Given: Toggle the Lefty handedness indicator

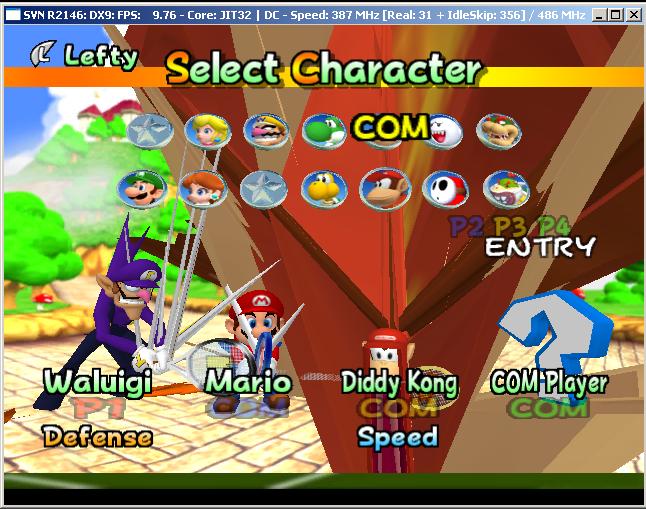Looking at the screenshot, I should pos(85,55).
